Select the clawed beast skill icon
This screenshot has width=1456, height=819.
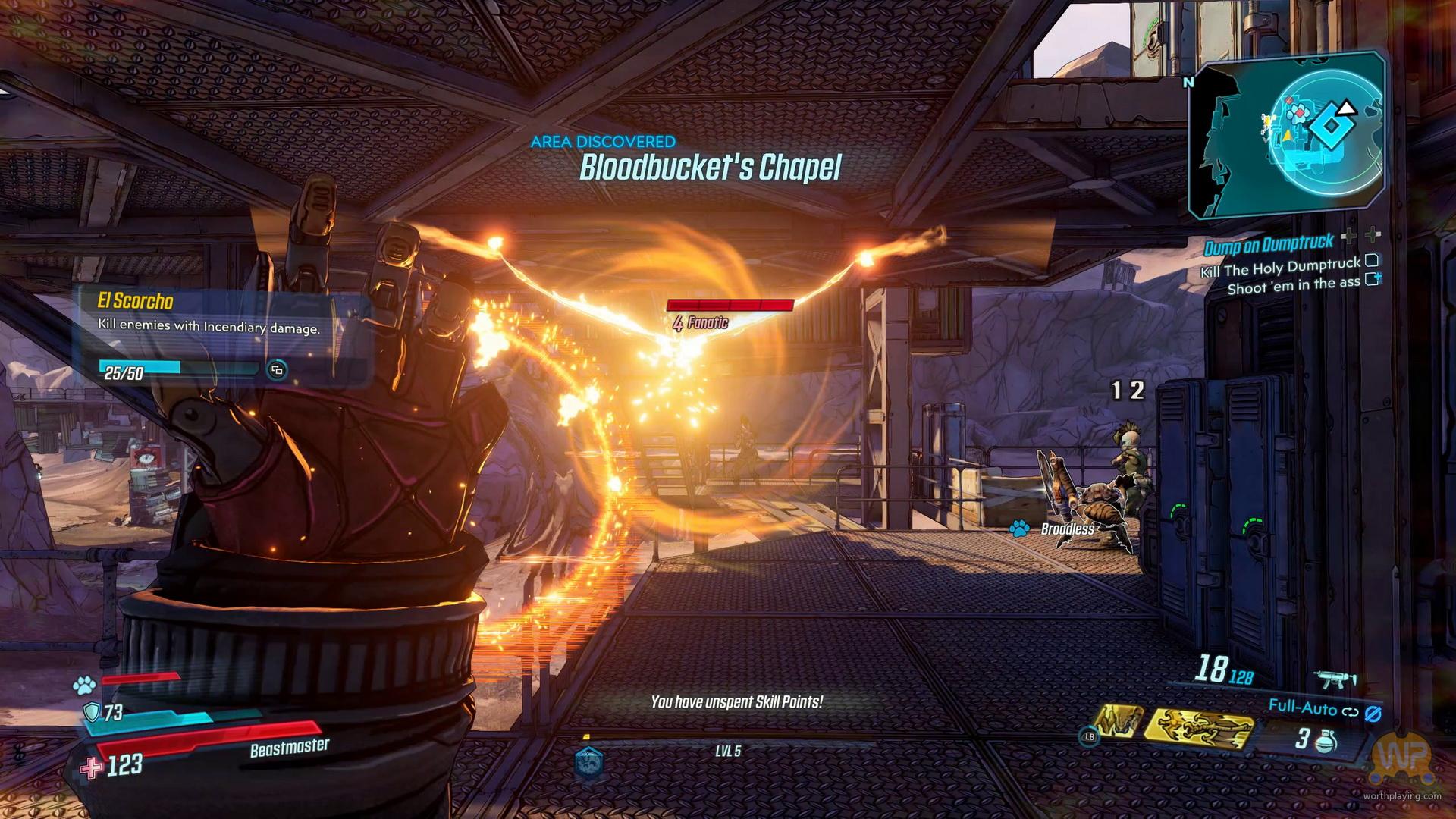coord(1119,725)
